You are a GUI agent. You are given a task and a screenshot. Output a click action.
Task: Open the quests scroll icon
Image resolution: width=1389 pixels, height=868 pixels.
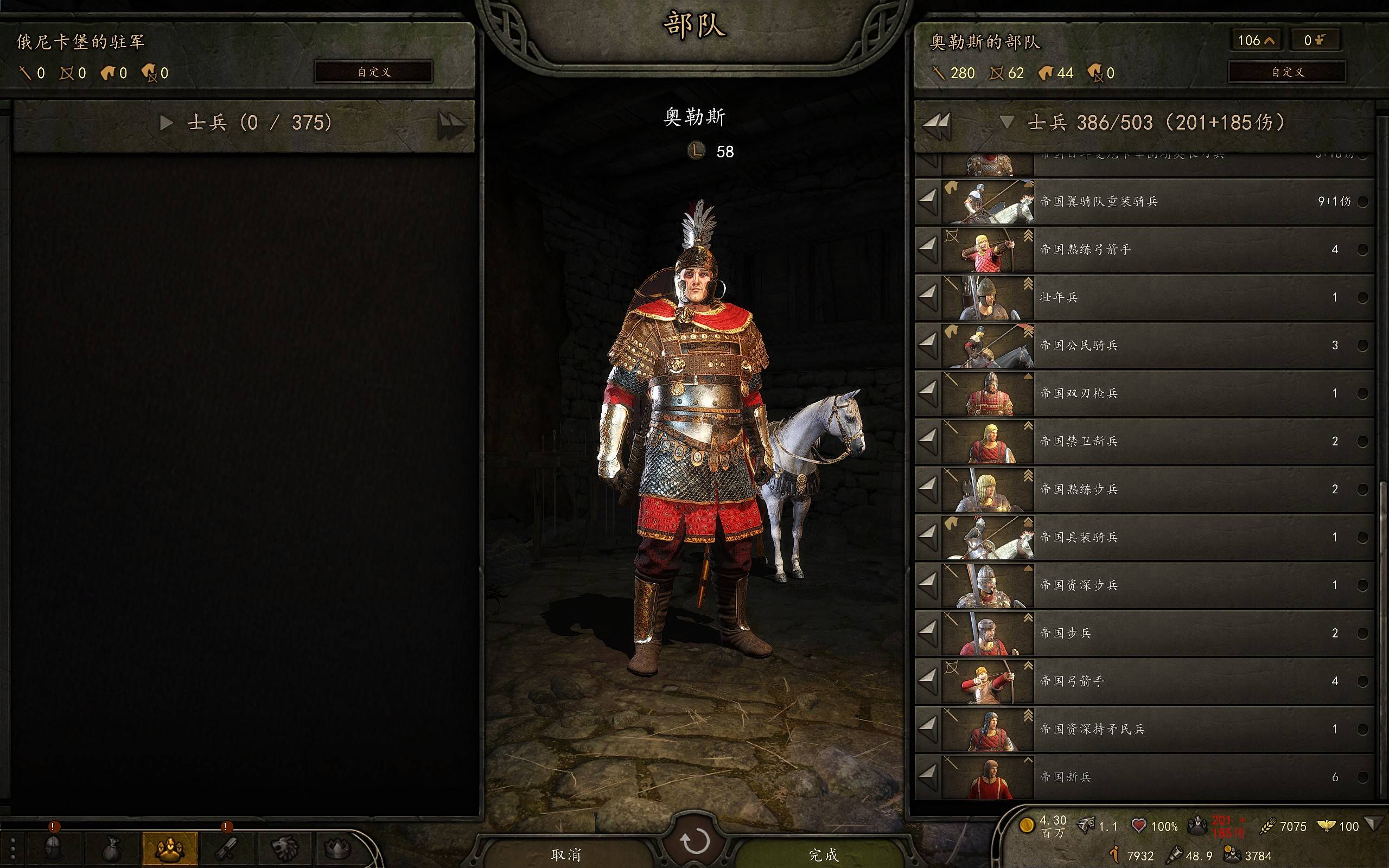click(227, 848)
